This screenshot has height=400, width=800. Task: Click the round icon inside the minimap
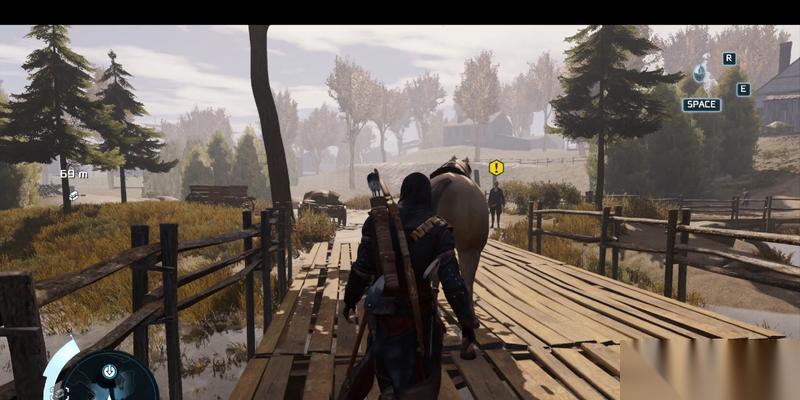[x=109, y=371]
